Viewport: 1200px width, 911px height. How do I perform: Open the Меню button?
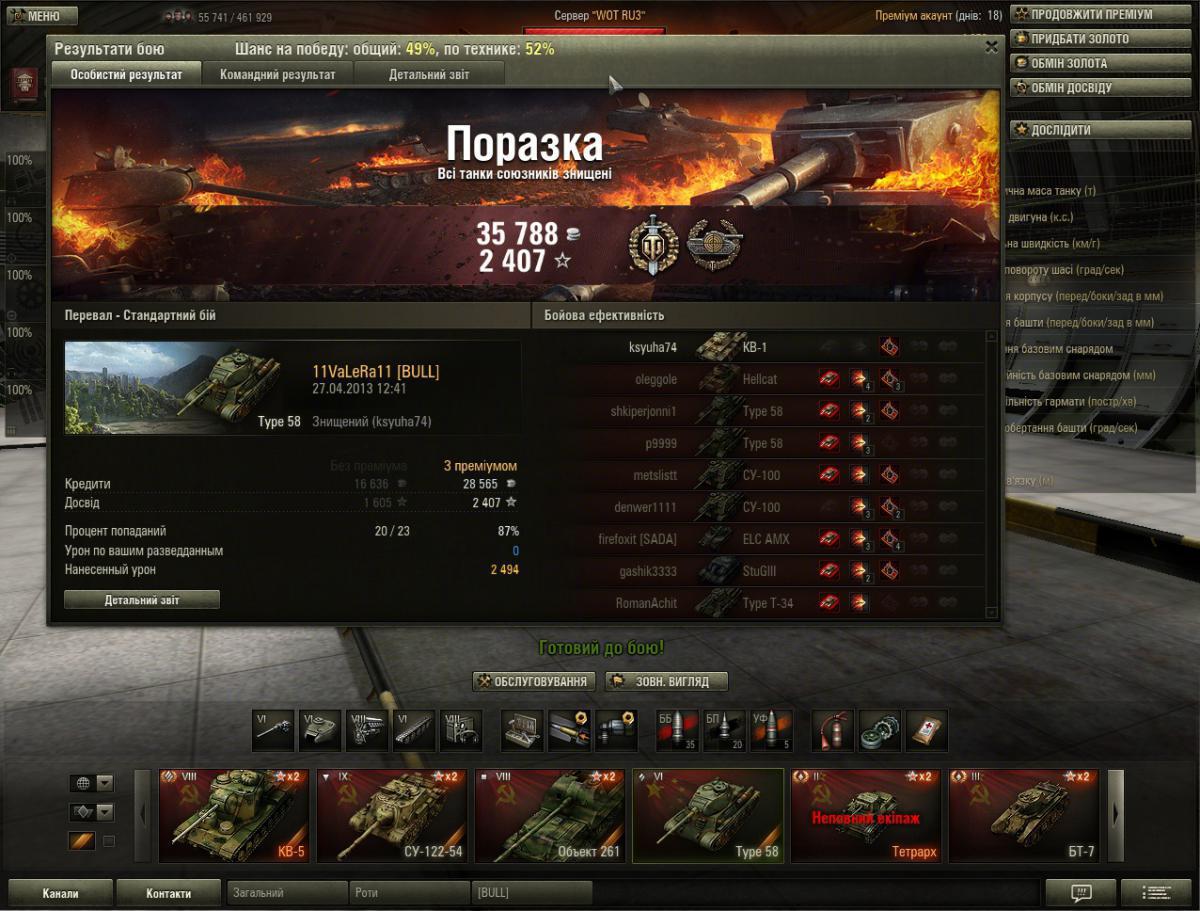42,16
